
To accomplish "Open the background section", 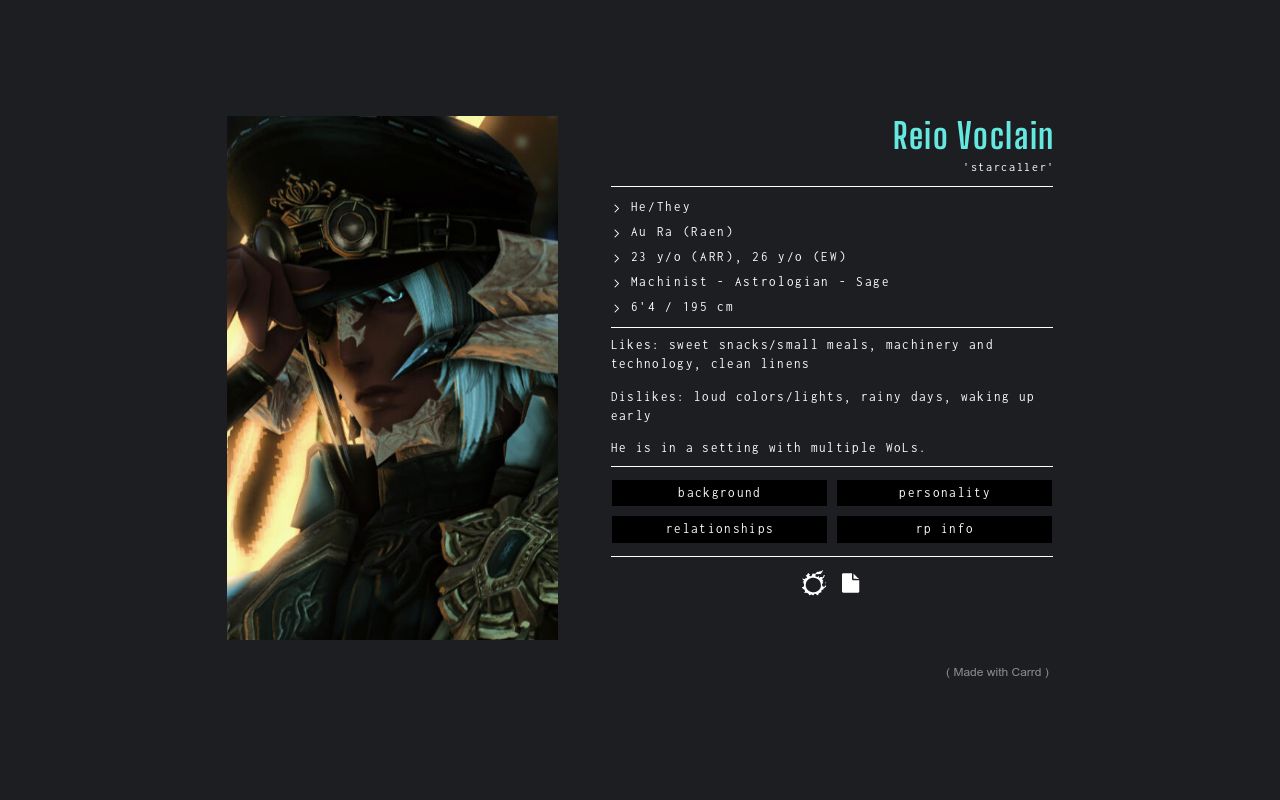I will point(719,492).
